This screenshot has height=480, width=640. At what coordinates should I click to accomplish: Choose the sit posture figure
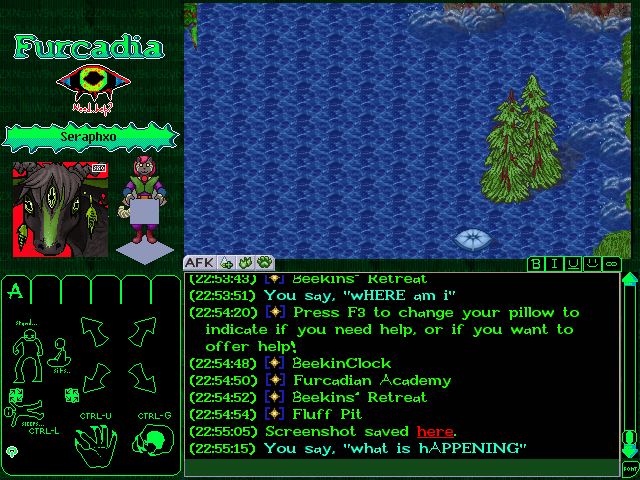[x=60, y=354]
